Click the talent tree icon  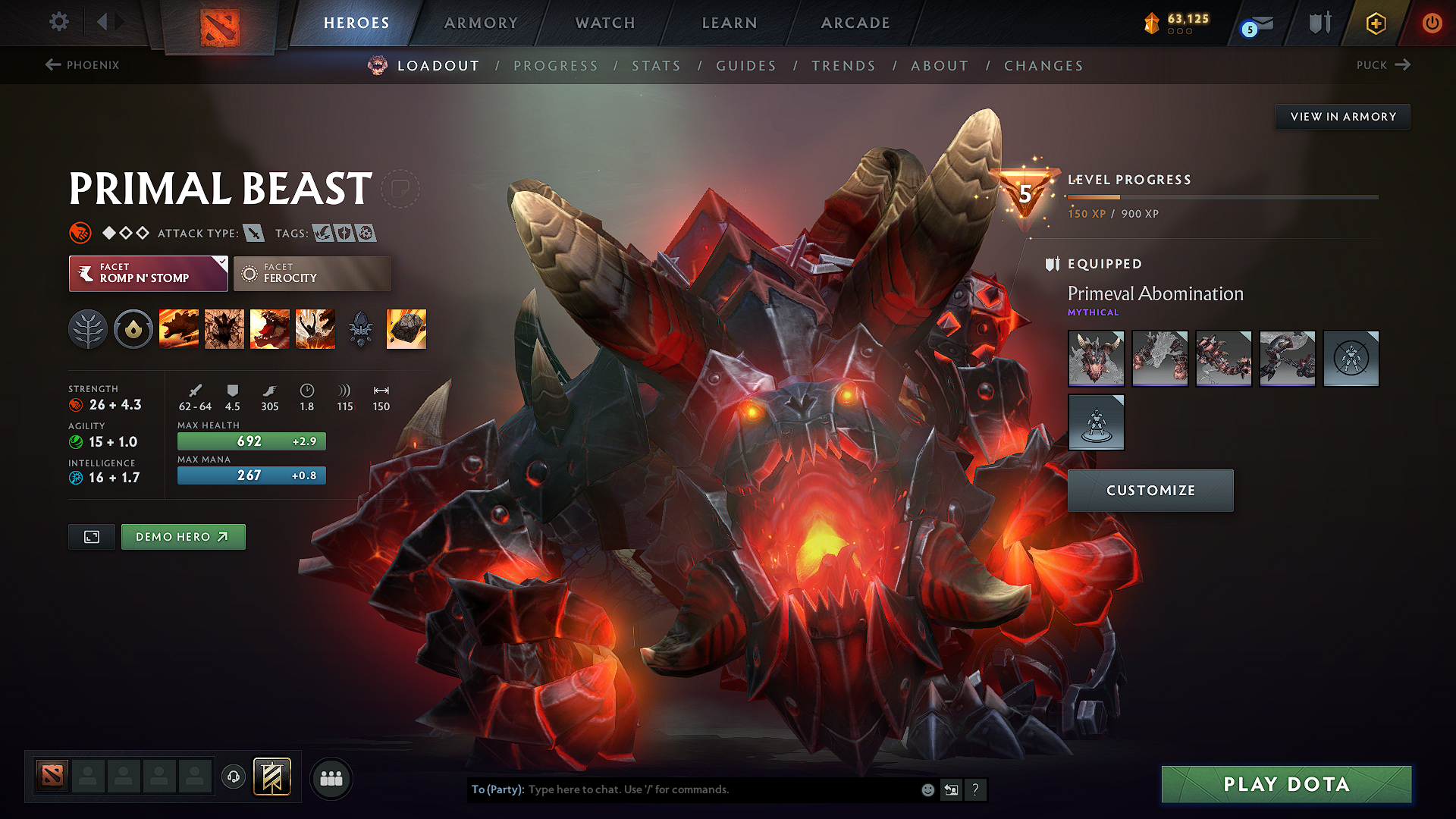87,328
